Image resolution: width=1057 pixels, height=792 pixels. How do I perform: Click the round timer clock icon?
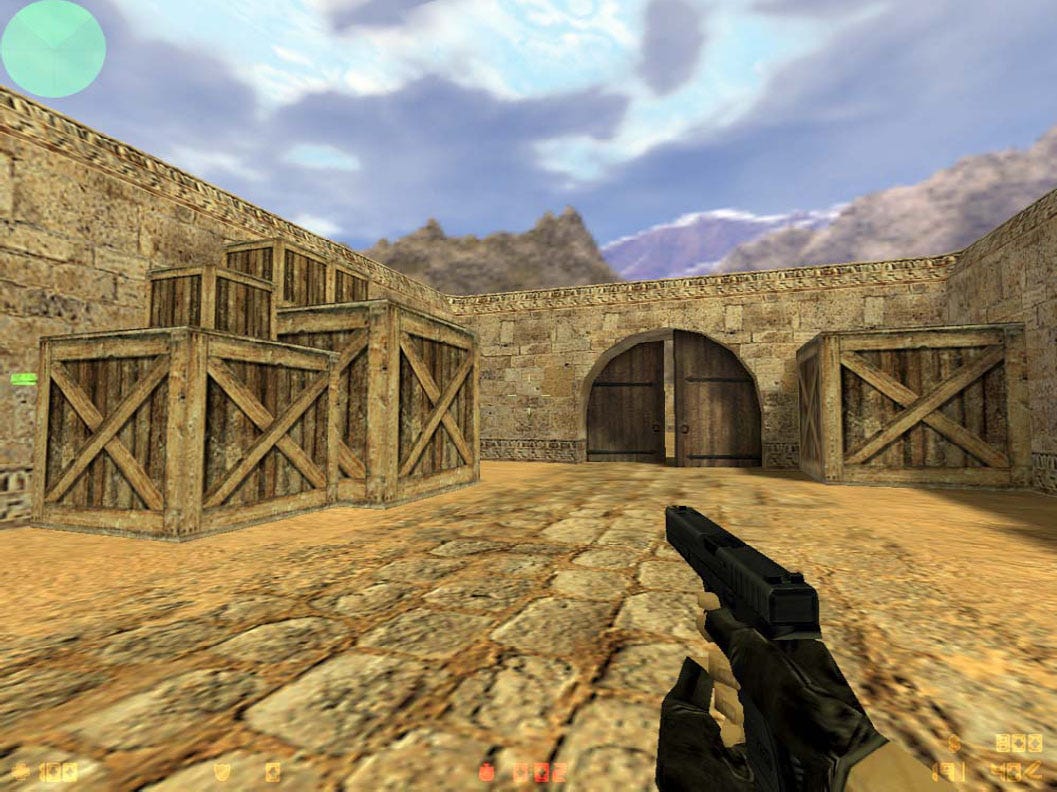coord(488,771)
